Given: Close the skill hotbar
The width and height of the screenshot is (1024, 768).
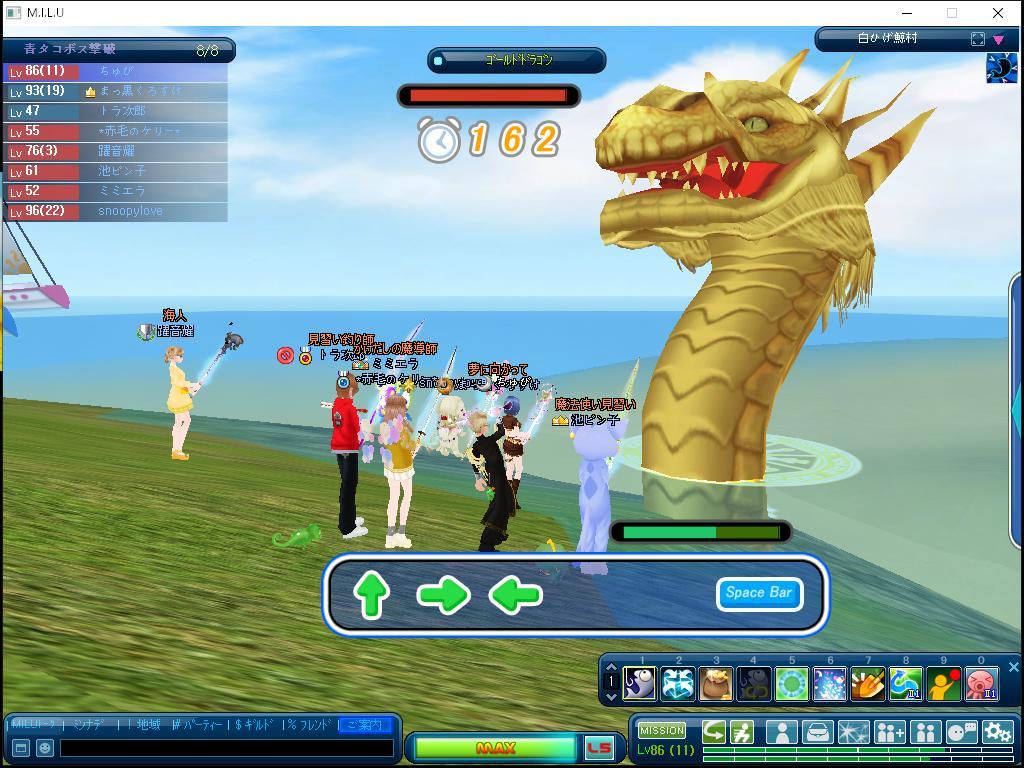Looking at the screenshot, I should pyautogui.click(x=1013, y=667).
